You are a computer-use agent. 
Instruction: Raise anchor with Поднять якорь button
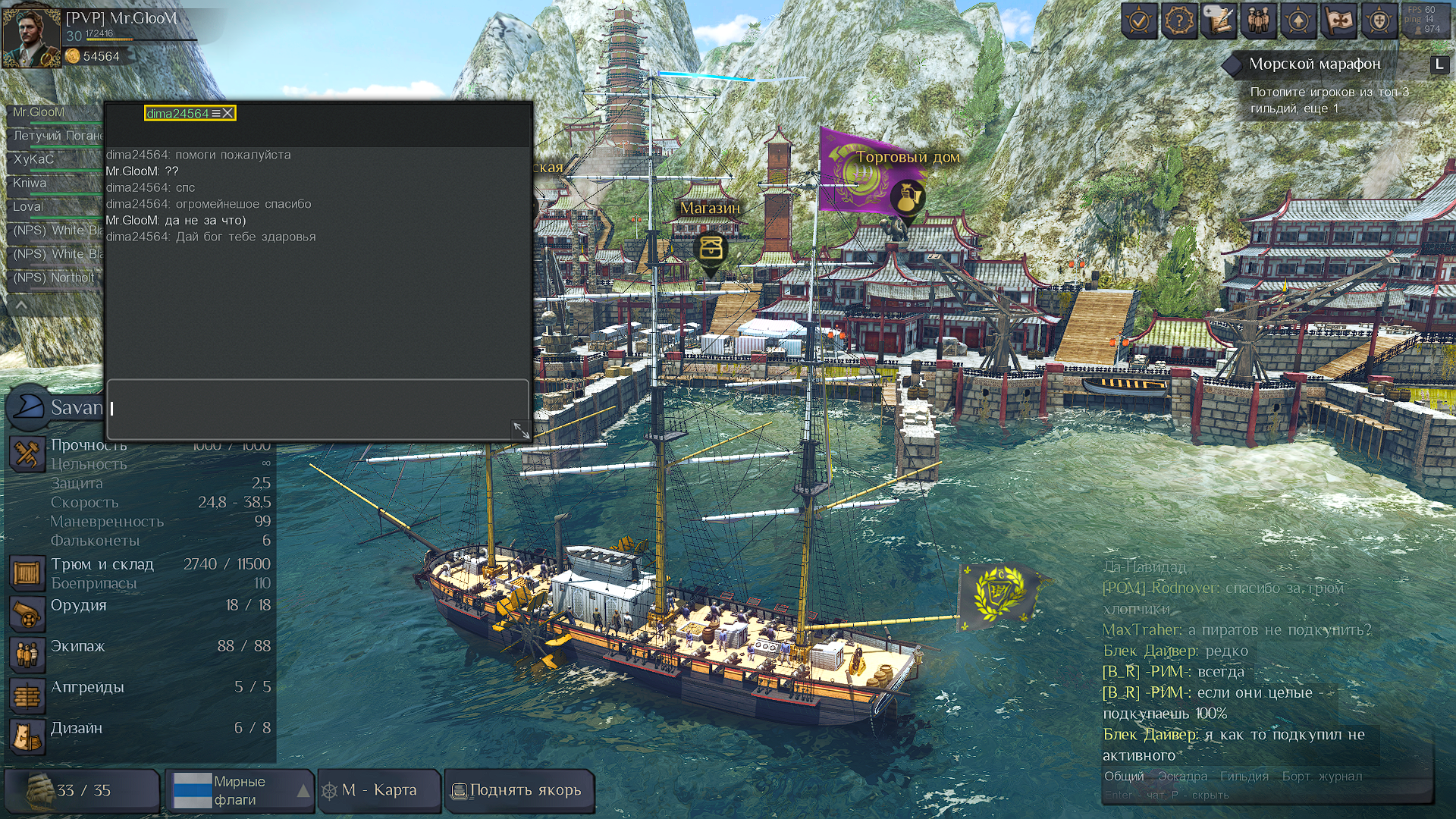click(519, 790)
